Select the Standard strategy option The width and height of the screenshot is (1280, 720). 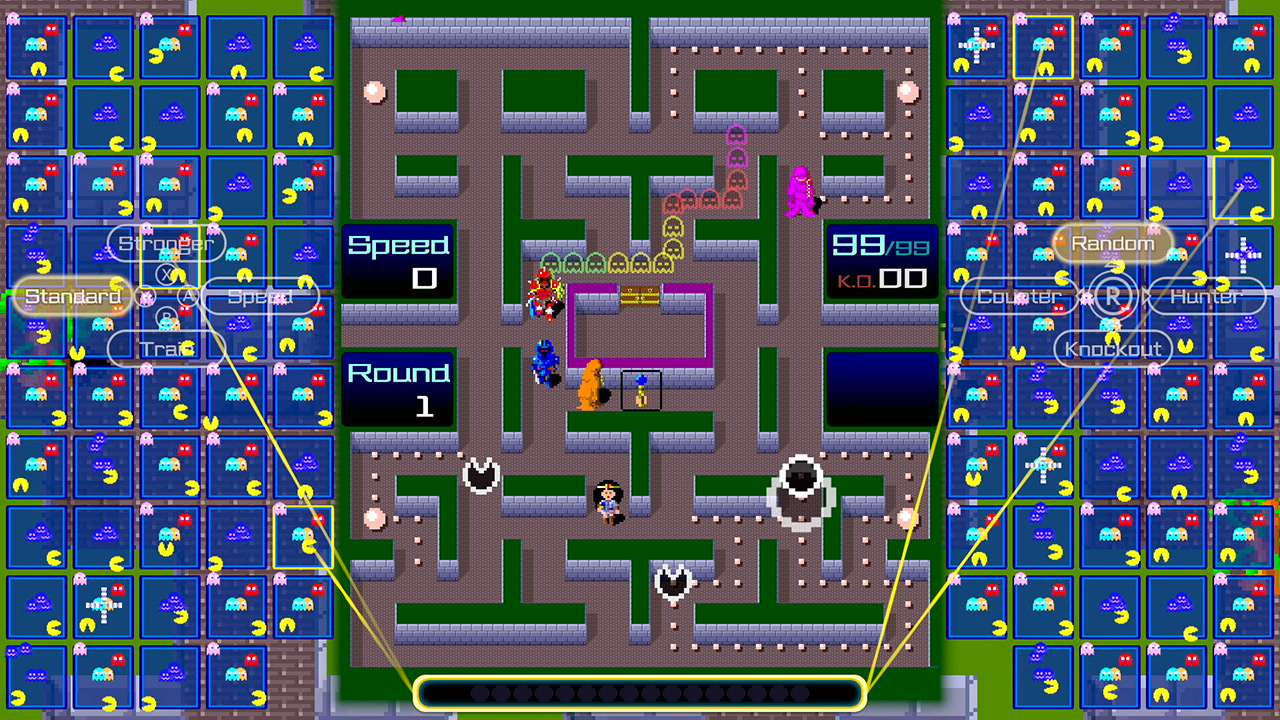(71, 296)
